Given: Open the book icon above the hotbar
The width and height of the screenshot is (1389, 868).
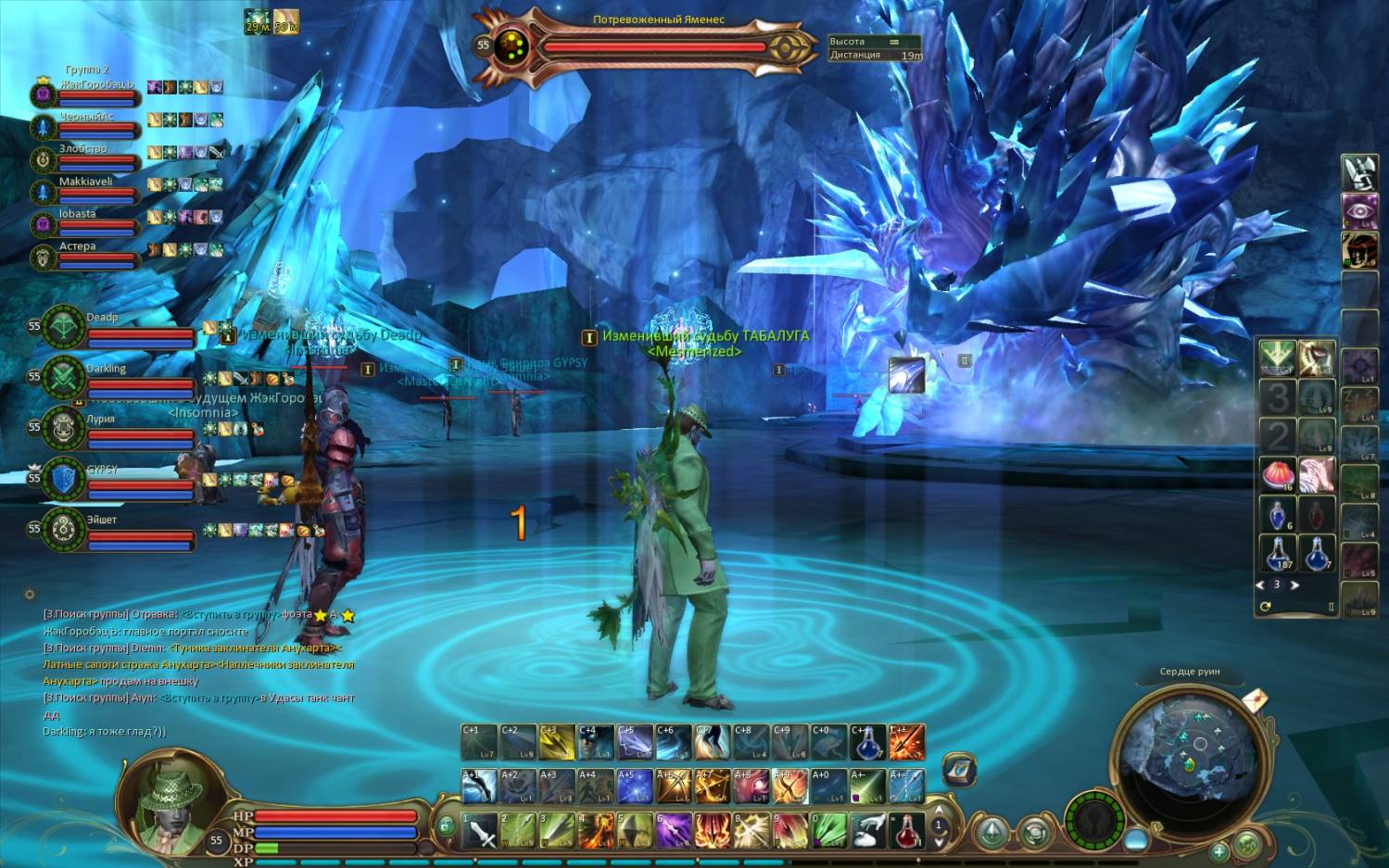Looking at the screenshot, I should click(x=959, y=769).
